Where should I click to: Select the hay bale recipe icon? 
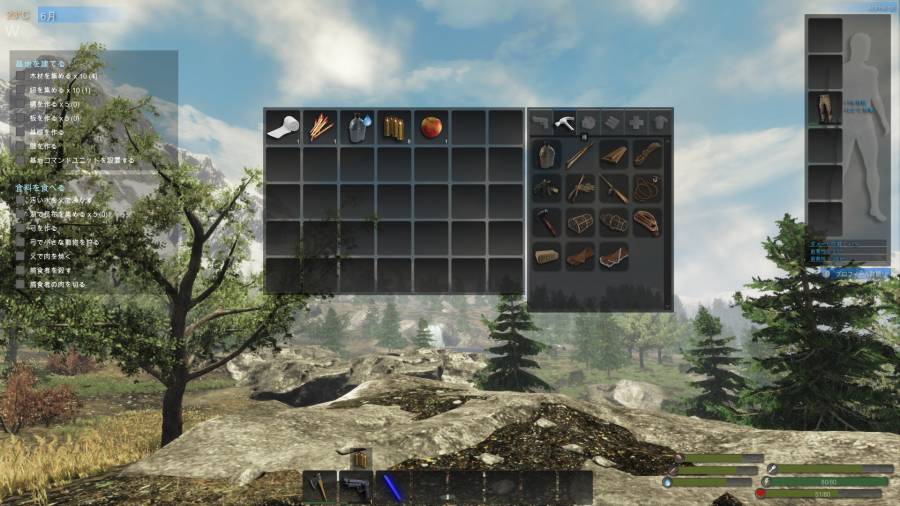click(547, 255)
